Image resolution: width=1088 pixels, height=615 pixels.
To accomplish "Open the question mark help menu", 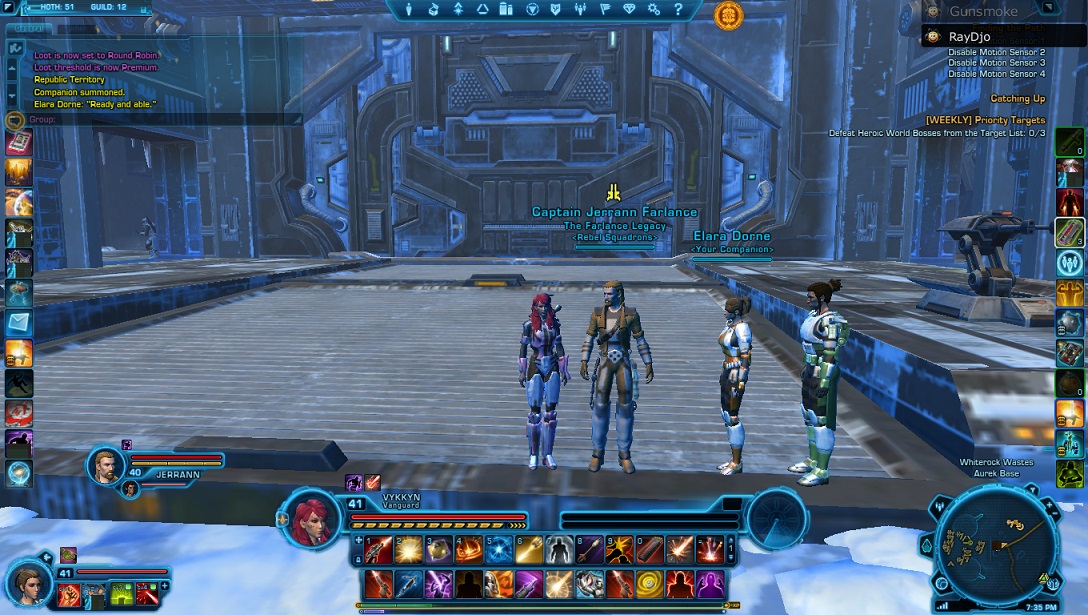I will point(678,10).
